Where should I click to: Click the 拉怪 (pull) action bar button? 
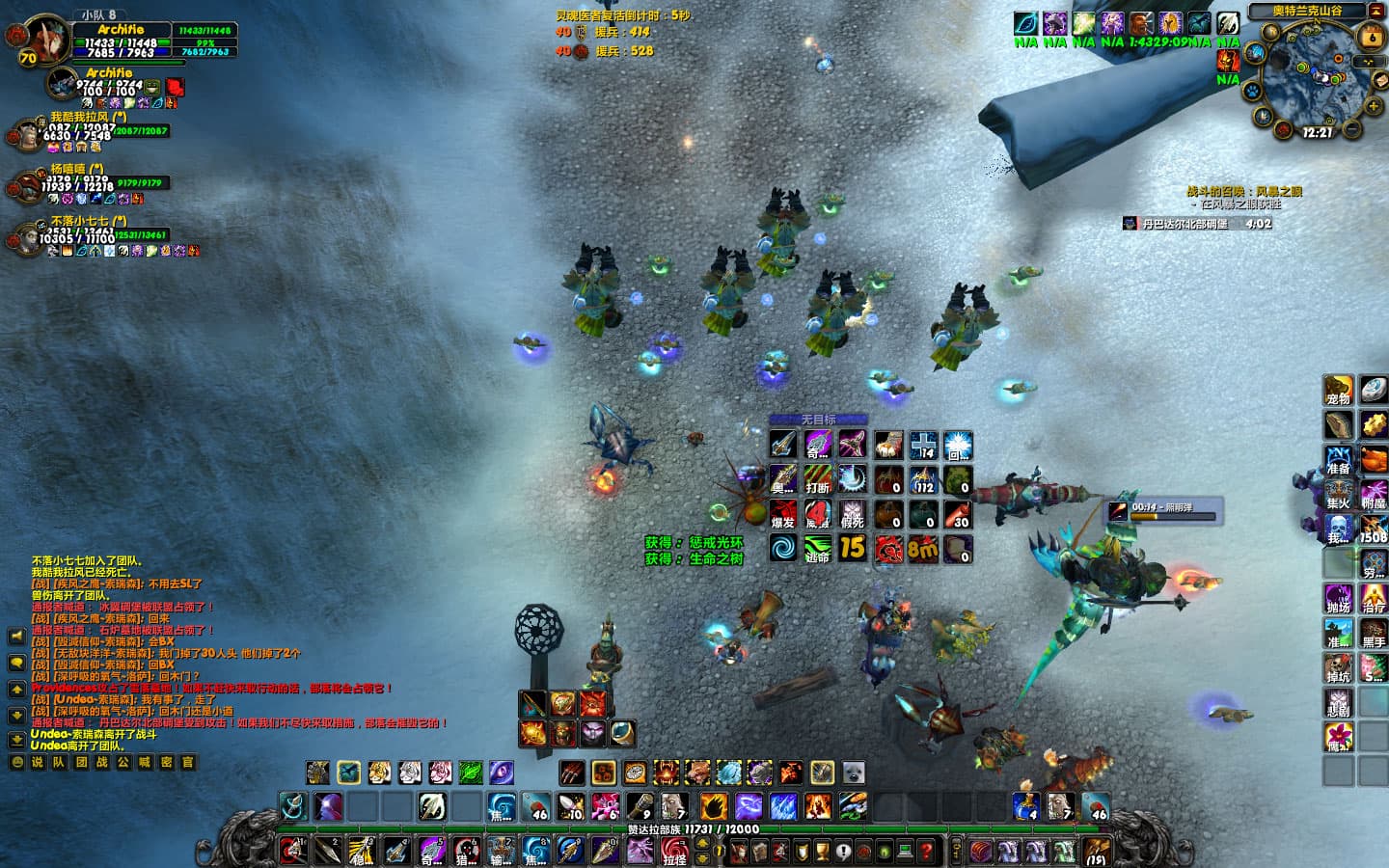click(x=673, y=851)
